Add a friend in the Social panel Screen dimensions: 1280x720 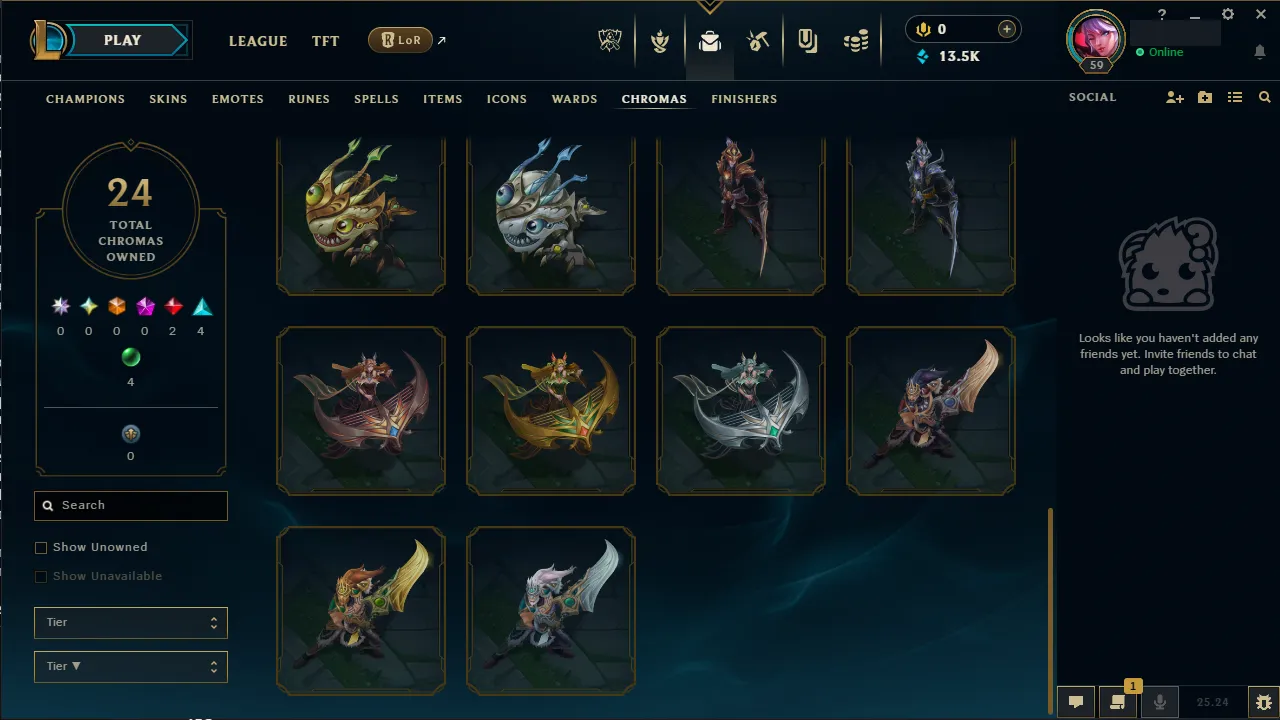tap(1175, 97)
